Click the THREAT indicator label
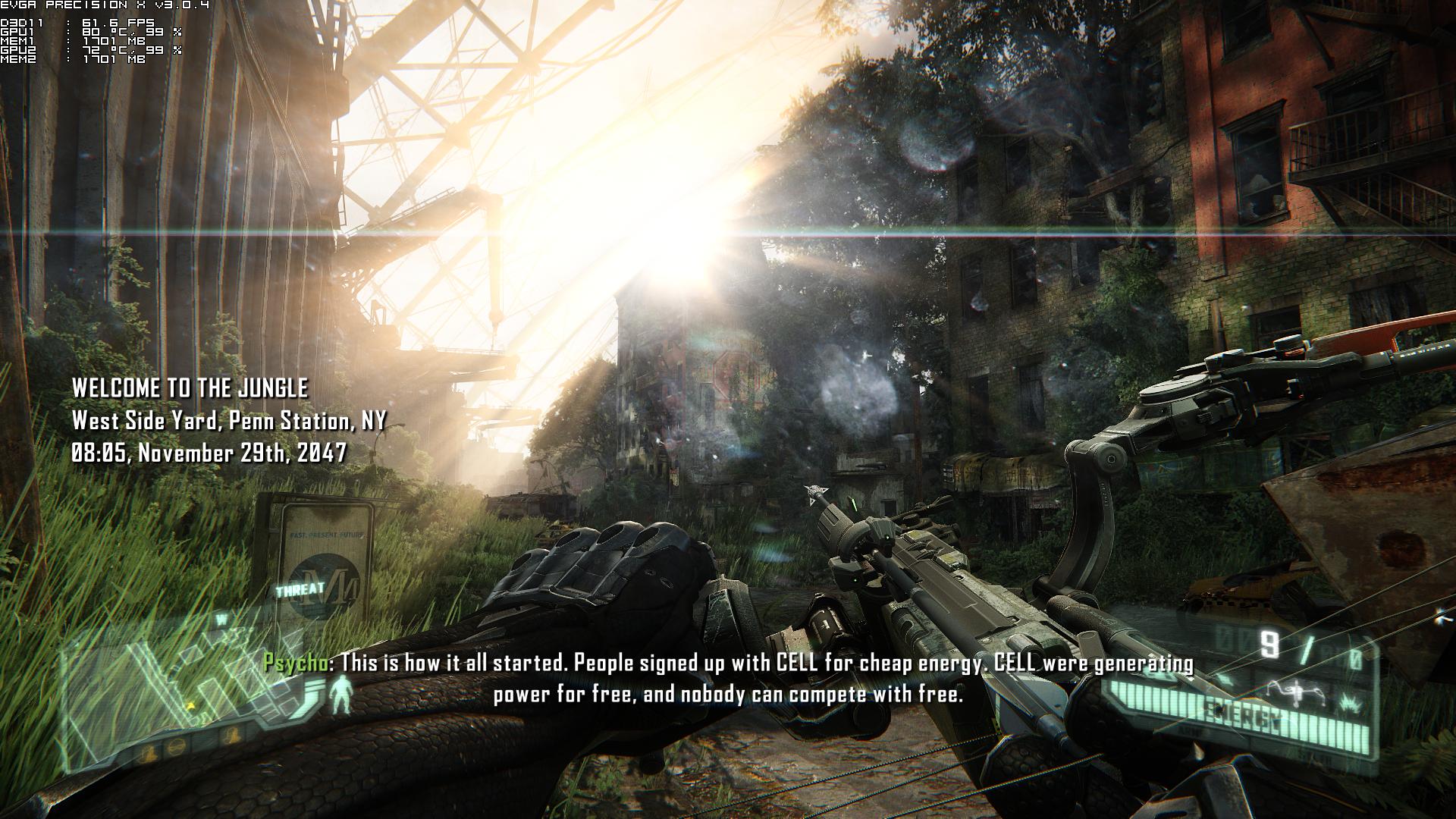This screenshot has width=1456, height=819. tap(300, 589)
